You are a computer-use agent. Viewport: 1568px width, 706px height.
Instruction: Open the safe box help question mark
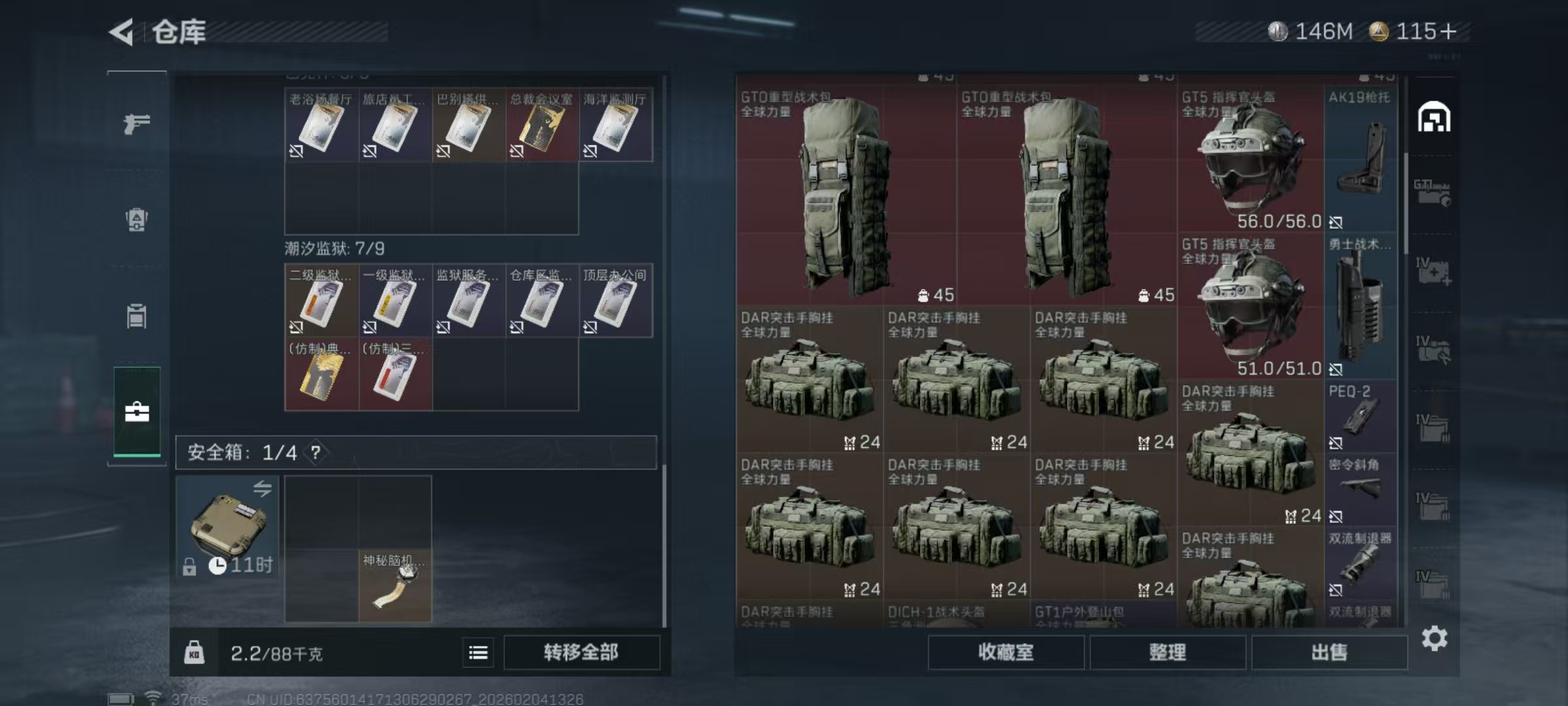(x=316, y=452)
